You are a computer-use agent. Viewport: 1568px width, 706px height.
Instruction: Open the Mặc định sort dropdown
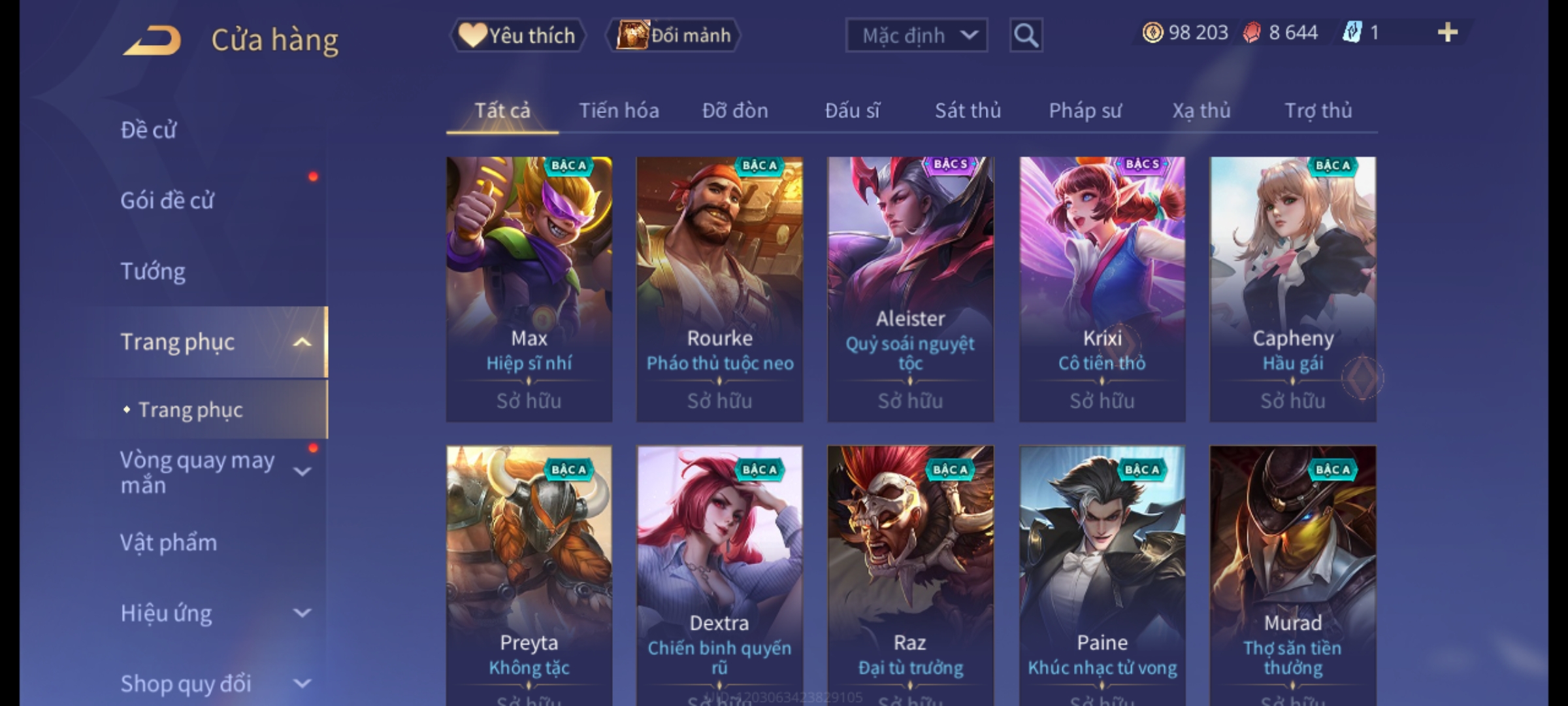pos(916,35)
